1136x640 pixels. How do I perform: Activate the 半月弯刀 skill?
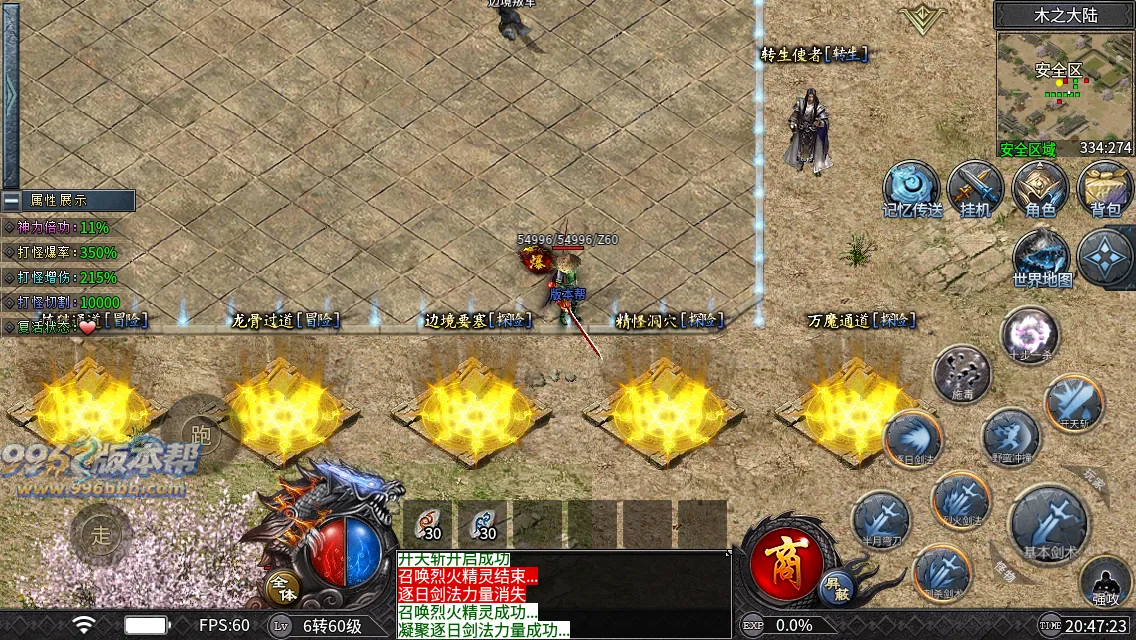pyautogui.click(x=881, y=520)
